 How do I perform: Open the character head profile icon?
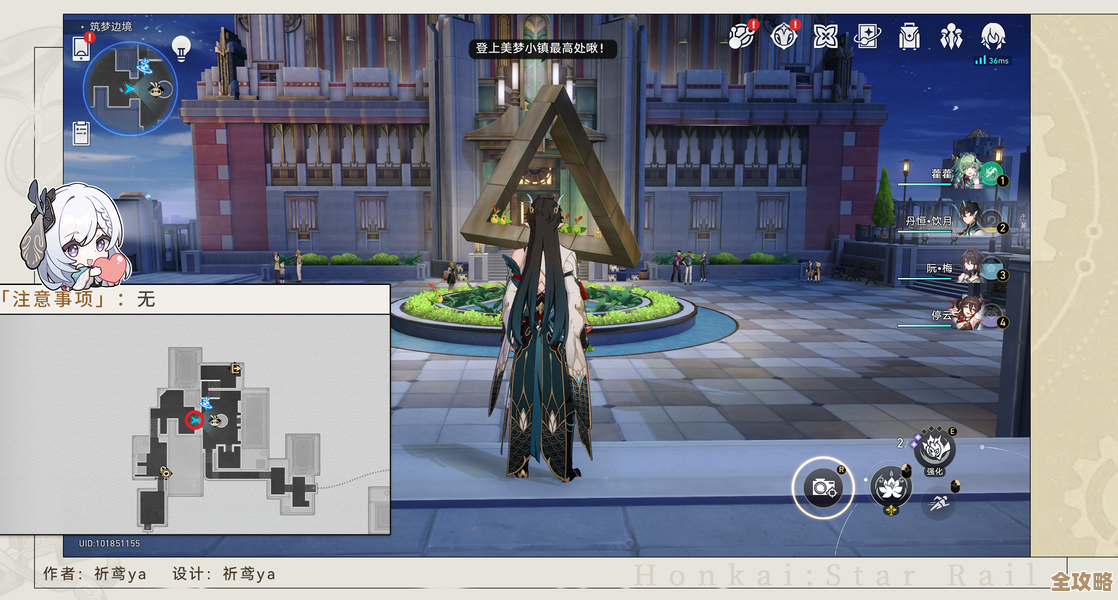point(993,37)
